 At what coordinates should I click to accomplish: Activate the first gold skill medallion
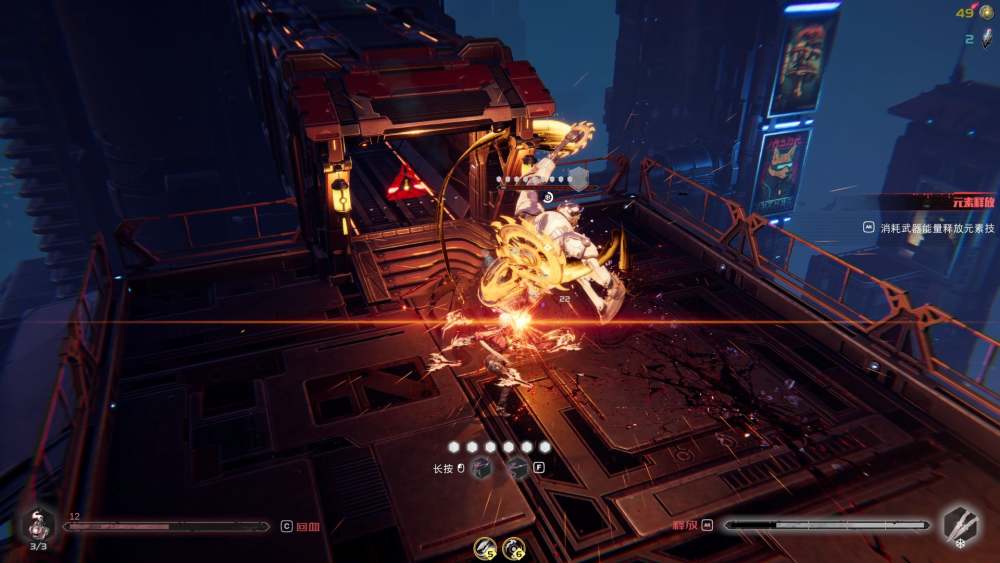(486, 547)
